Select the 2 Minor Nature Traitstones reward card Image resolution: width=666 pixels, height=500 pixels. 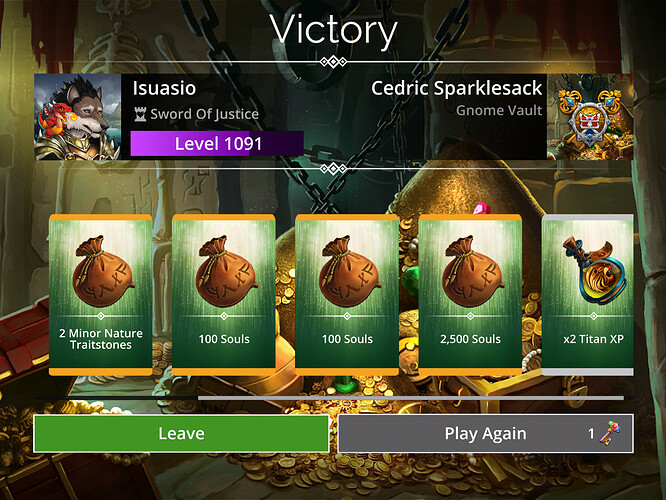100,294
